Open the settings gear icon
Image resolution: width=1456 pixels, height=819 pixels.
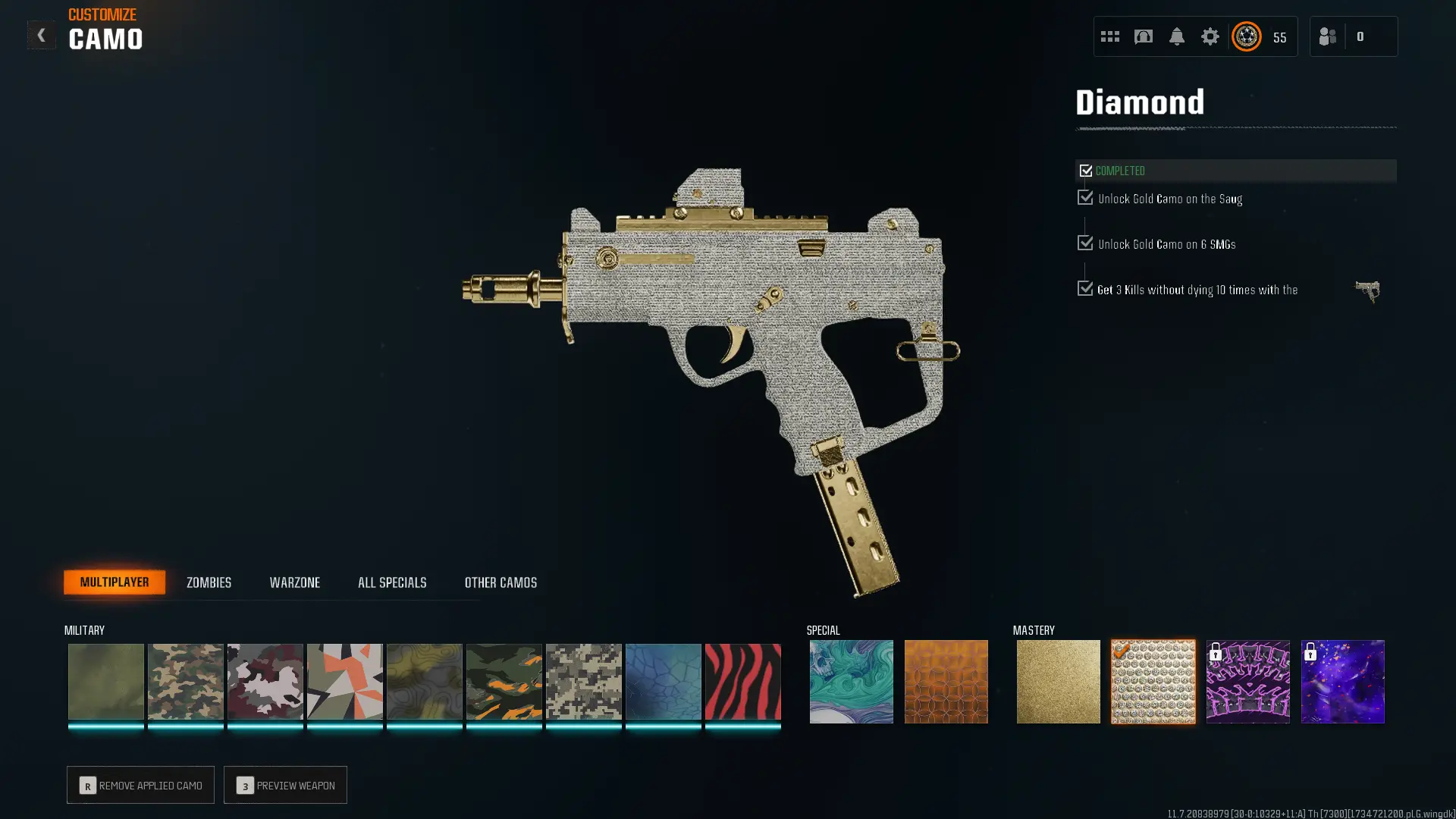tap(1210, 36)
